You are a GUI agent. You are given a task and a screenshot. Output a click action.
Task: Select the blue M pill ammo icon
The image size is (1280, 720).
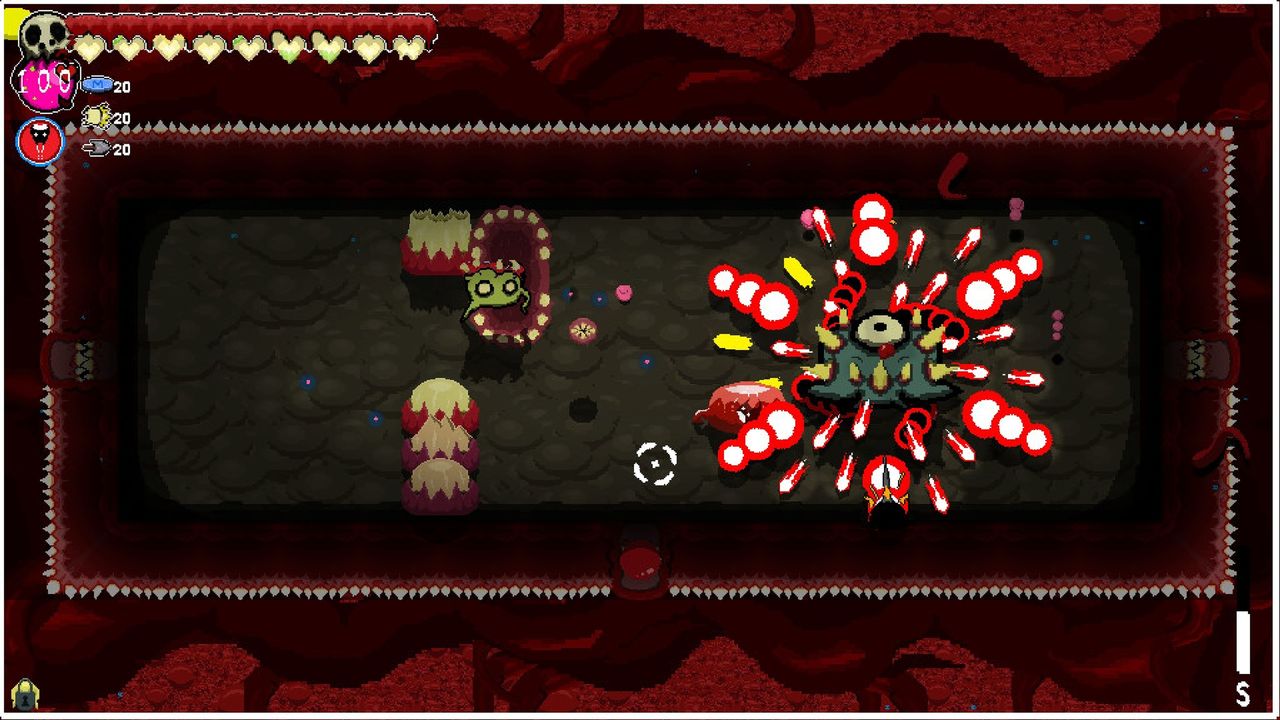[x=97, y=87]
